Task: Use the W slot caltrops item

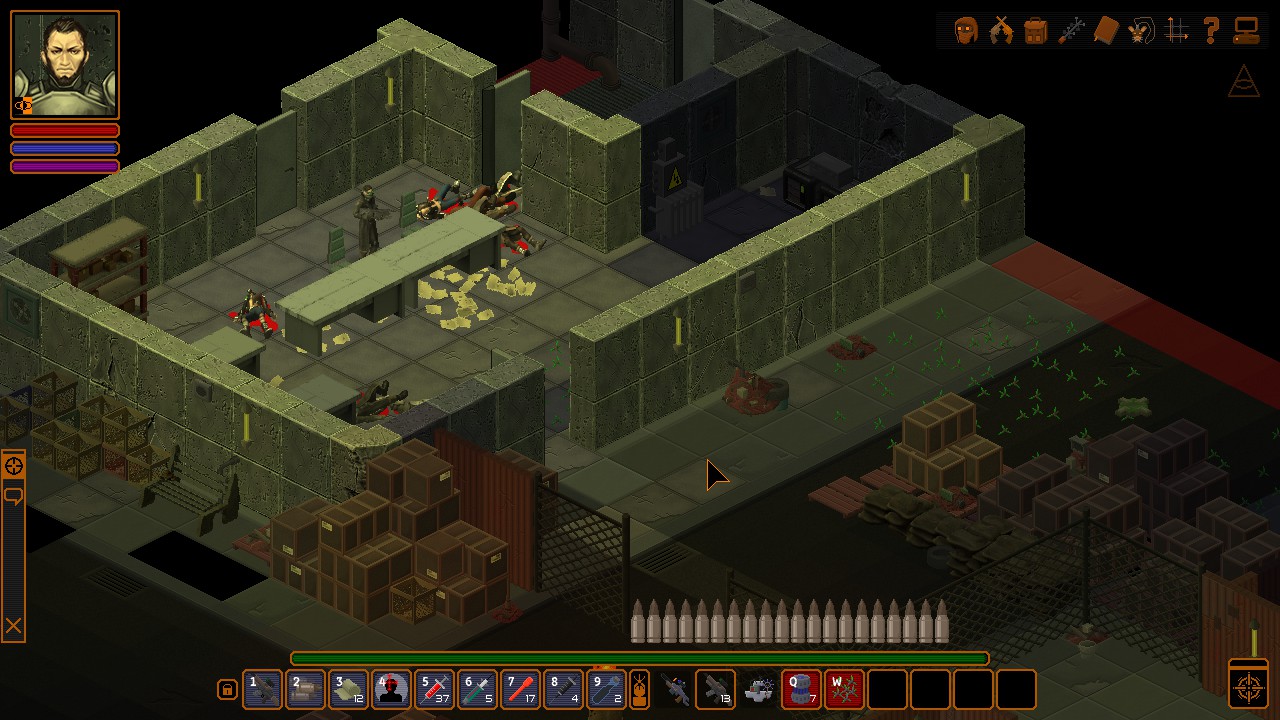Action: [844, 690]
